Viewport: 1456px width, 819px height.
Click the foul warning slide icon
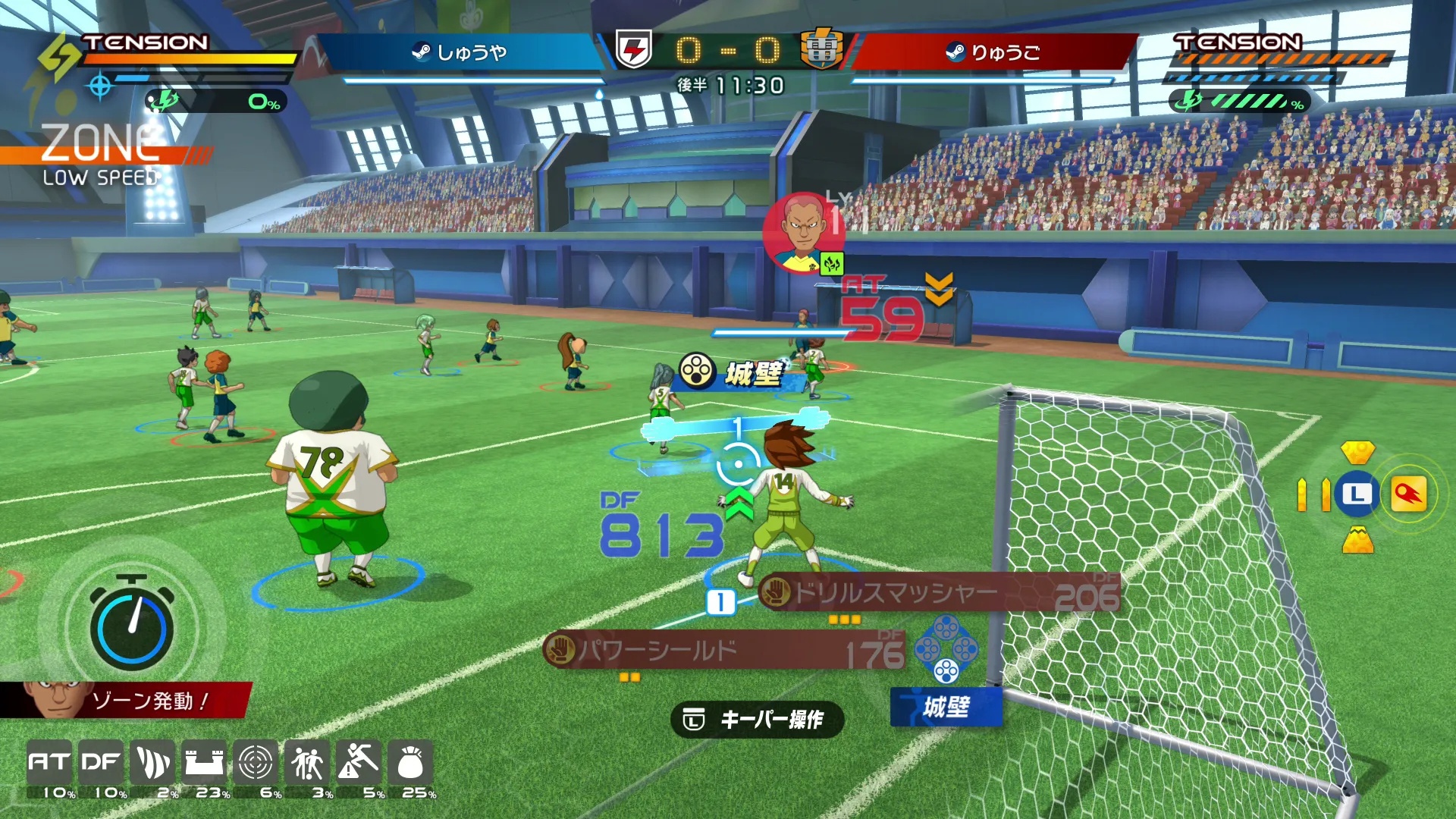pos(359,762)
